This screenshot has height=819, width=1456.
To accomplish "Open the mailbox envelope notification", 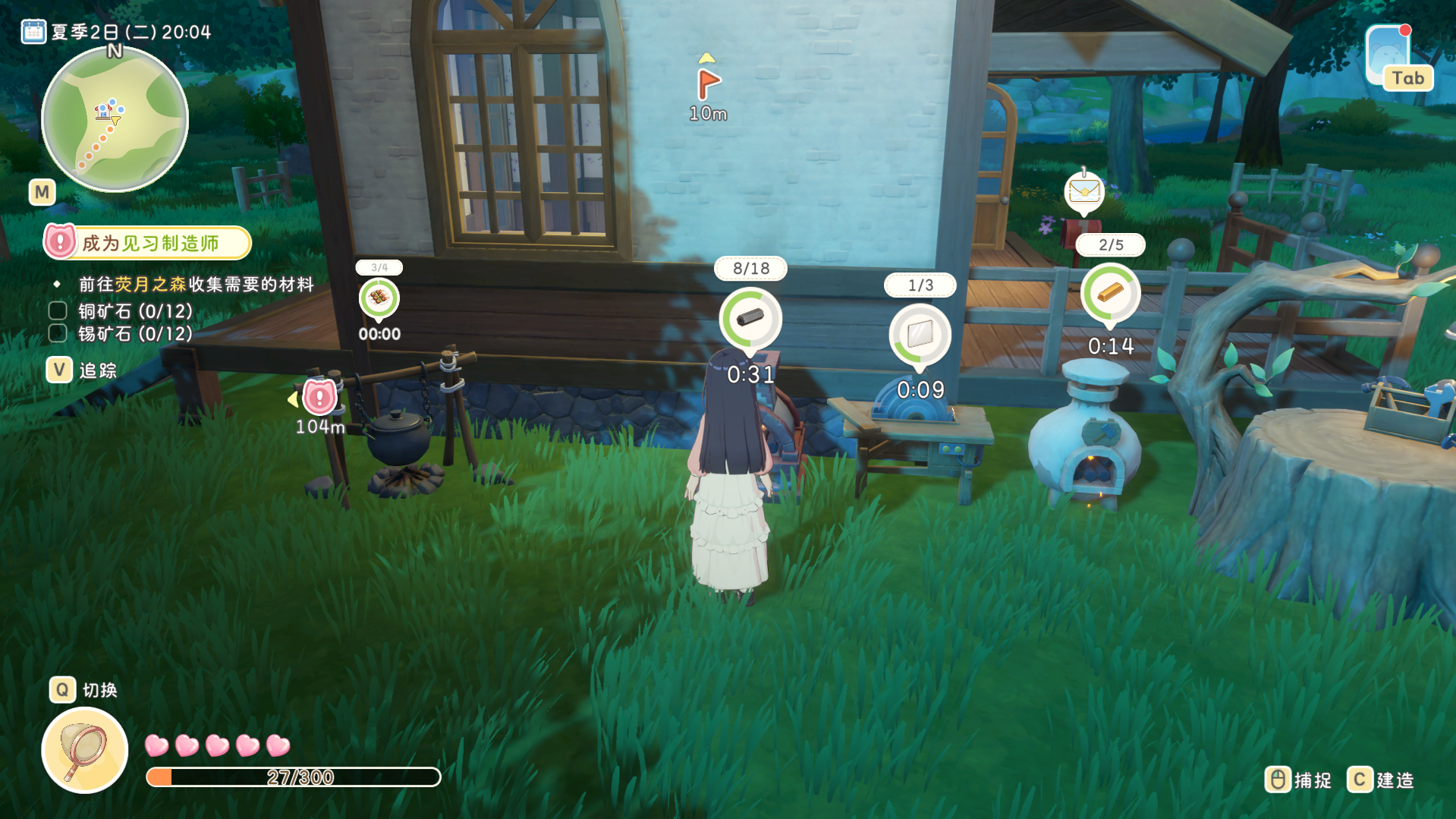I will click(x=1083, y=191).
